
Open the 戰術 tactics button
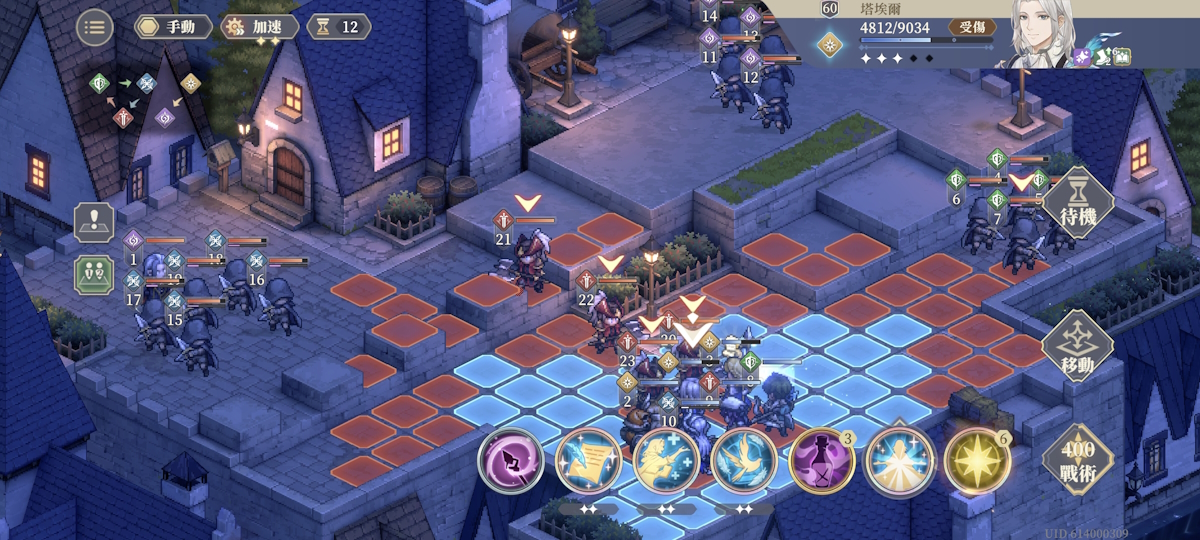click(1077, 460)
